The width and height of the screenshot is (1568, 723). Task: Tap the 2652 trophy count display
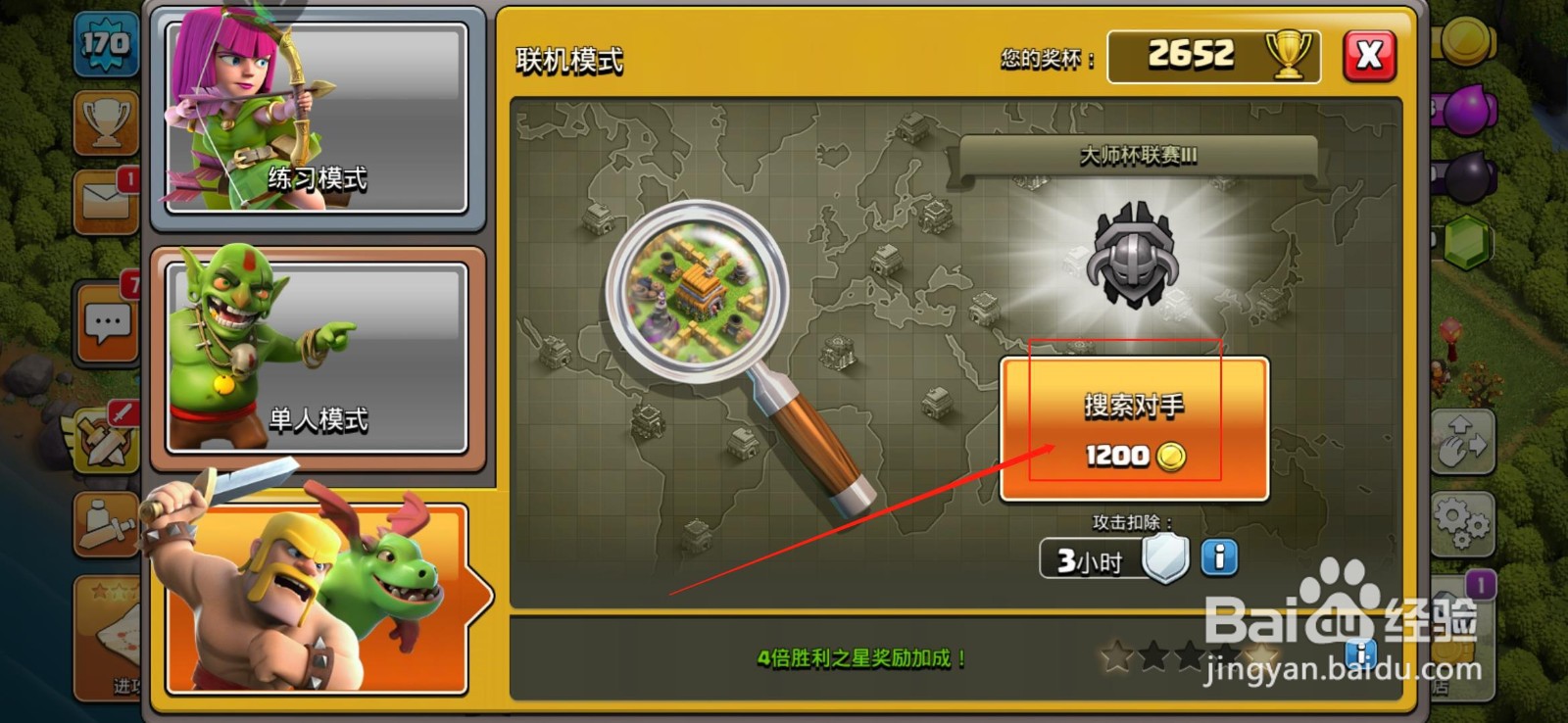[1212, 54]
